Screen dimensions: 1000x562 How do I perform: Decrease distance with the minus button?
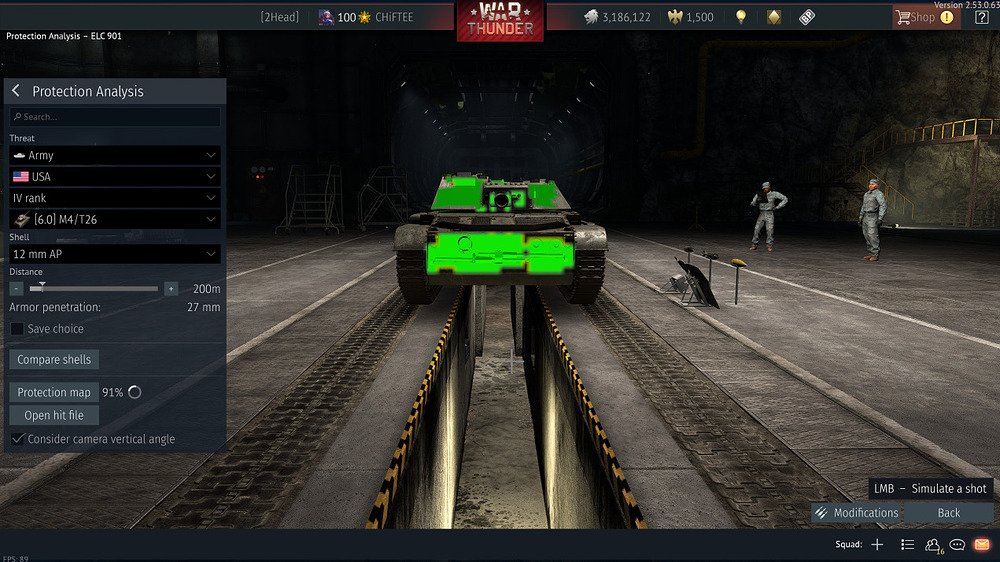(17, 288)
